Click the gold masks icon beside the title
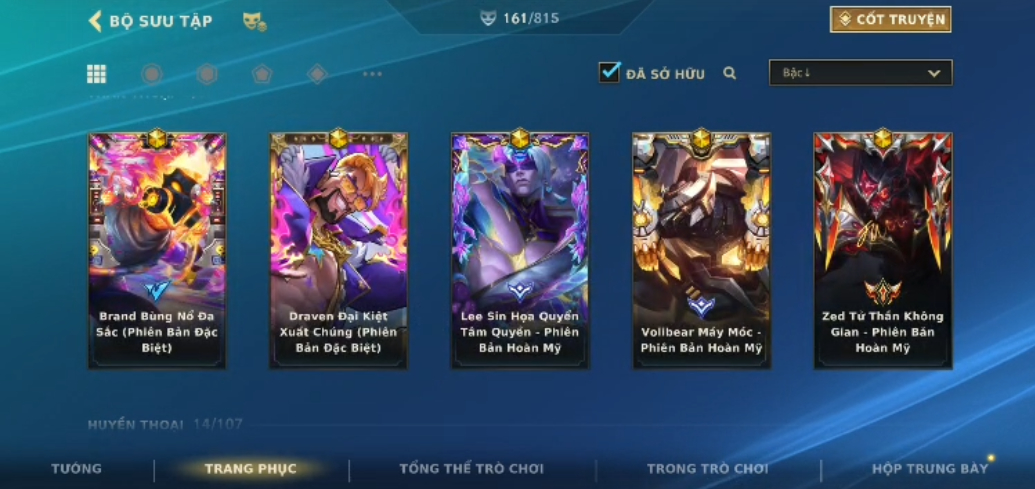This screenshot has width=1035, height=489. tap(254, 21)
